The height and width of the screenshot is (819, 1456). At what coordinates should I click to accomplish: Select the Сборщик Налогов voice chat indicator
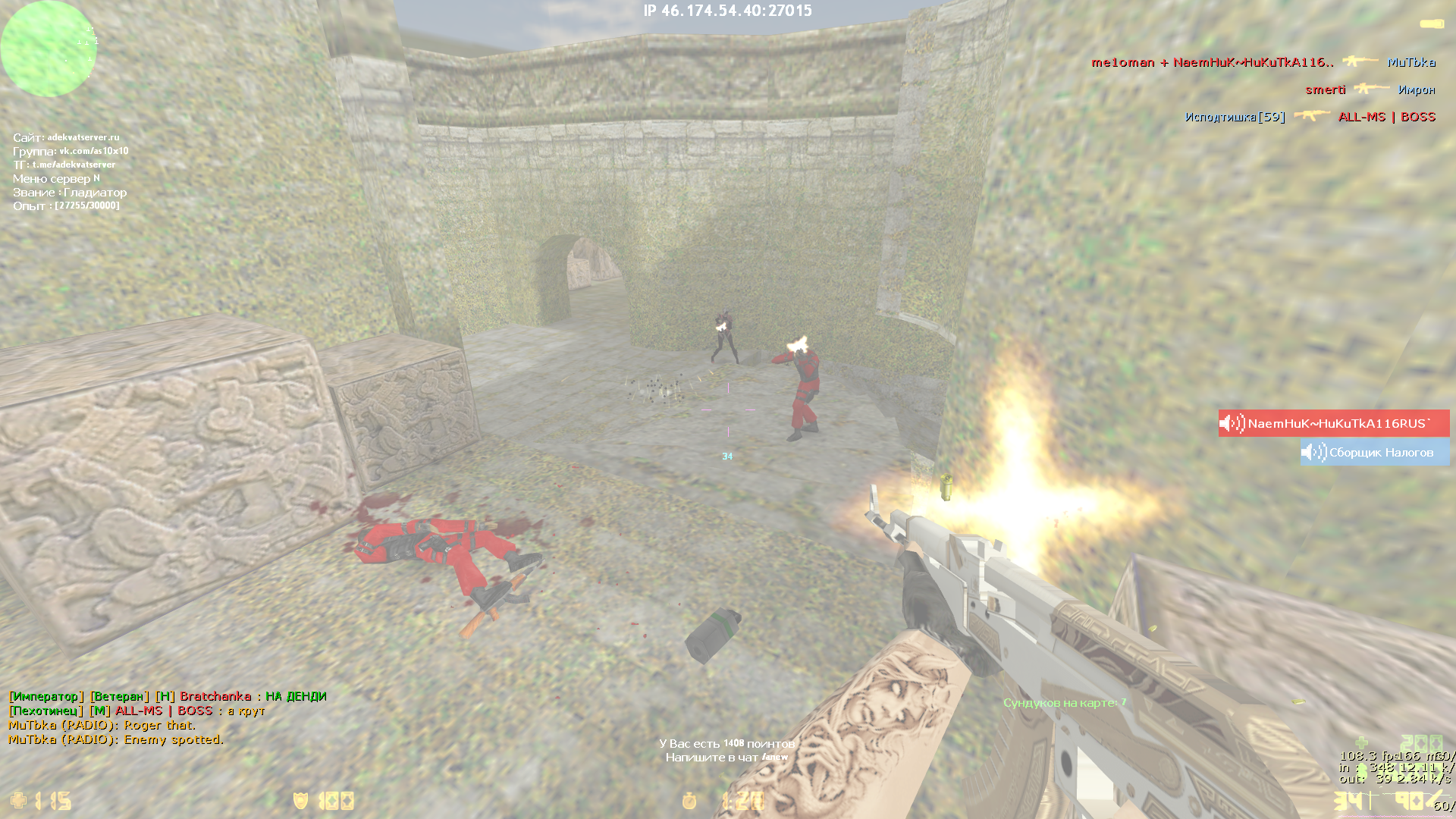(1373, 453)
